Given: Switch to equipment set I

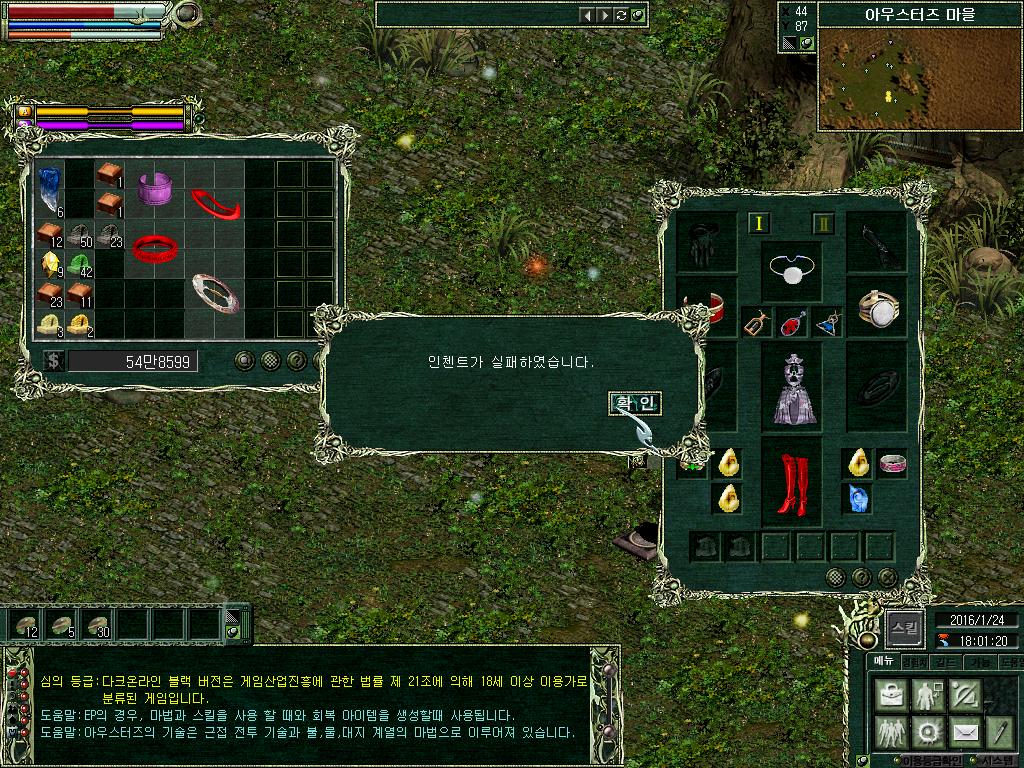Looking at the screenshot, I should point(757,224).
